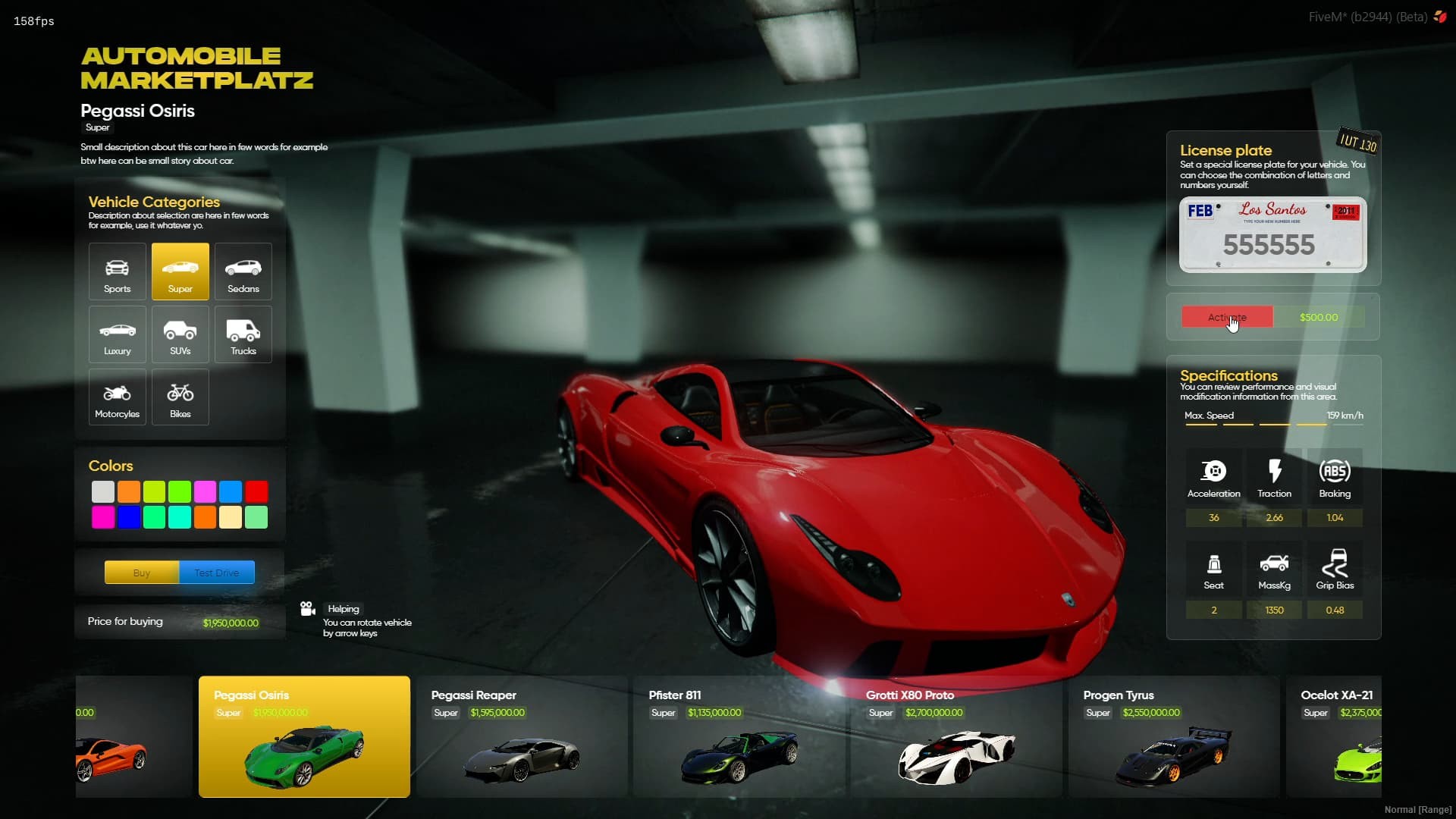Image resolution: width=1456 pixels, height=819 pixels.
Task: Choose the white color swatch
Action: 103,491
